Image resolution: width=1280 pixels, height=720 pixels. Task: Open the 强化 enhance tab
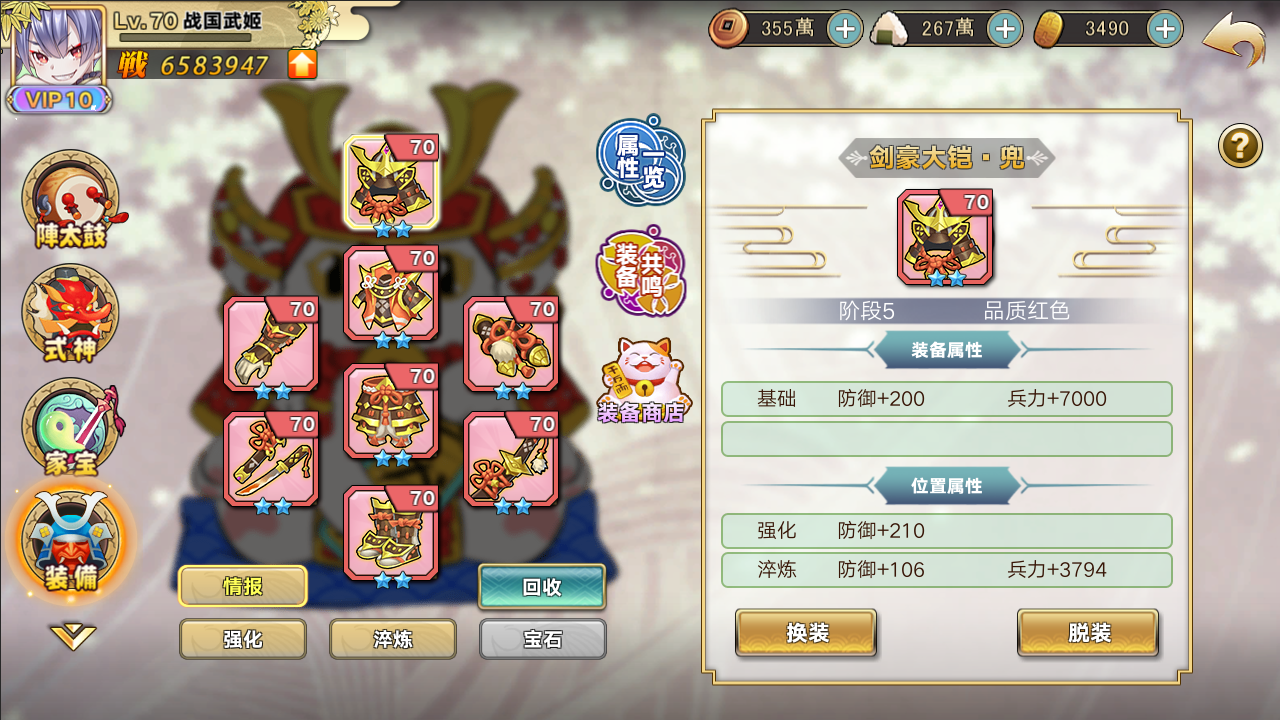tap(243, 639)
